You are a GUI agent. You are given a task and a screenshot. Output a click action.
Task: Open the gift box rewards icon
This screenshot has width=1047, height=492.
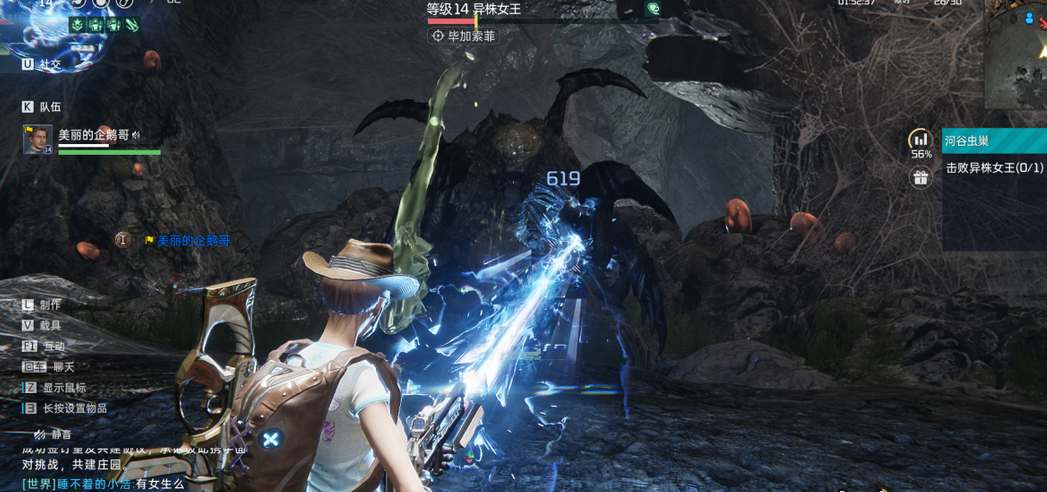click(x=920, y=178)
